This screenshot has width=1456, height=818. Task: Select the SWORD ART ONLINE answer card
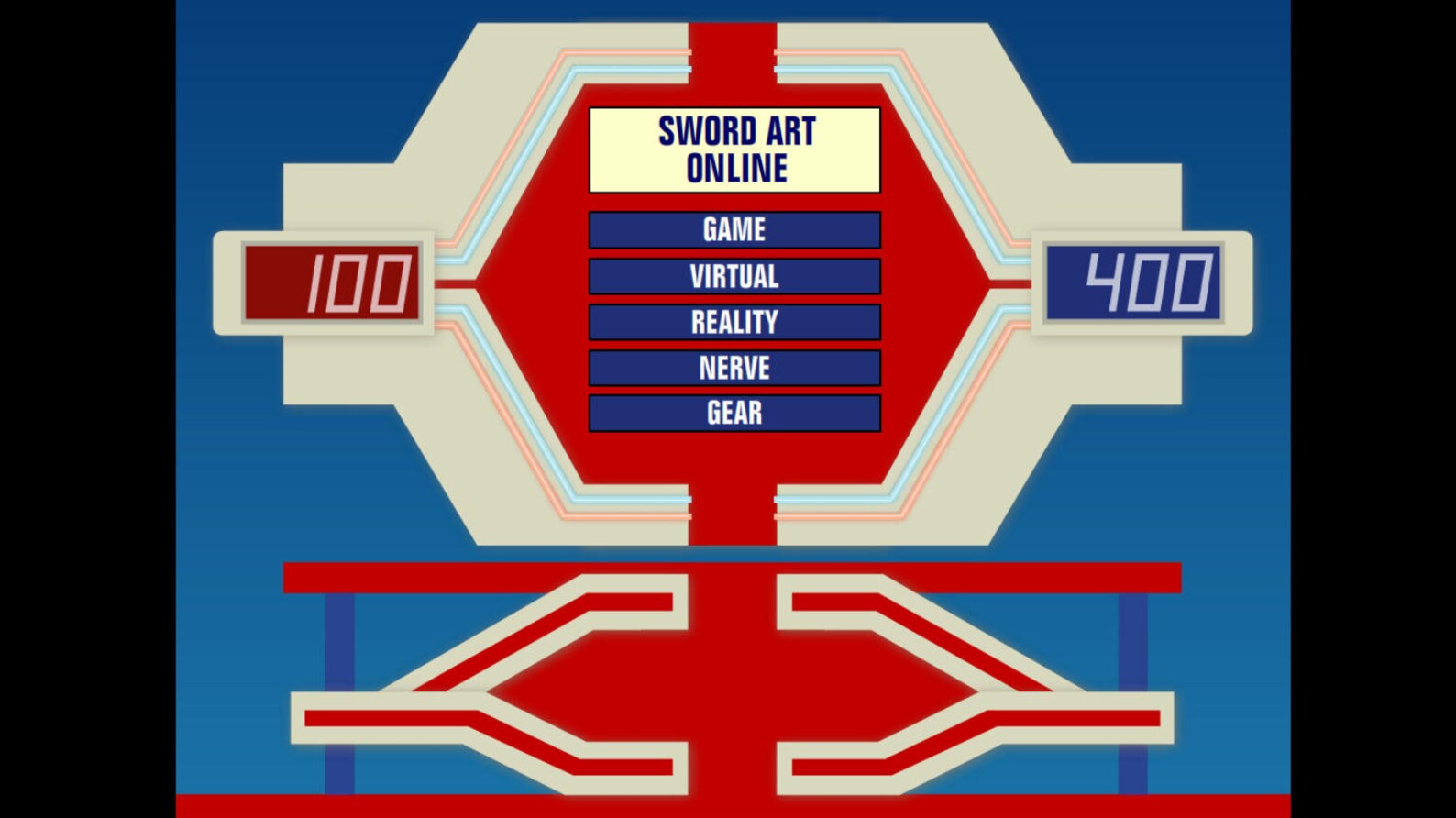coord(734,149)
